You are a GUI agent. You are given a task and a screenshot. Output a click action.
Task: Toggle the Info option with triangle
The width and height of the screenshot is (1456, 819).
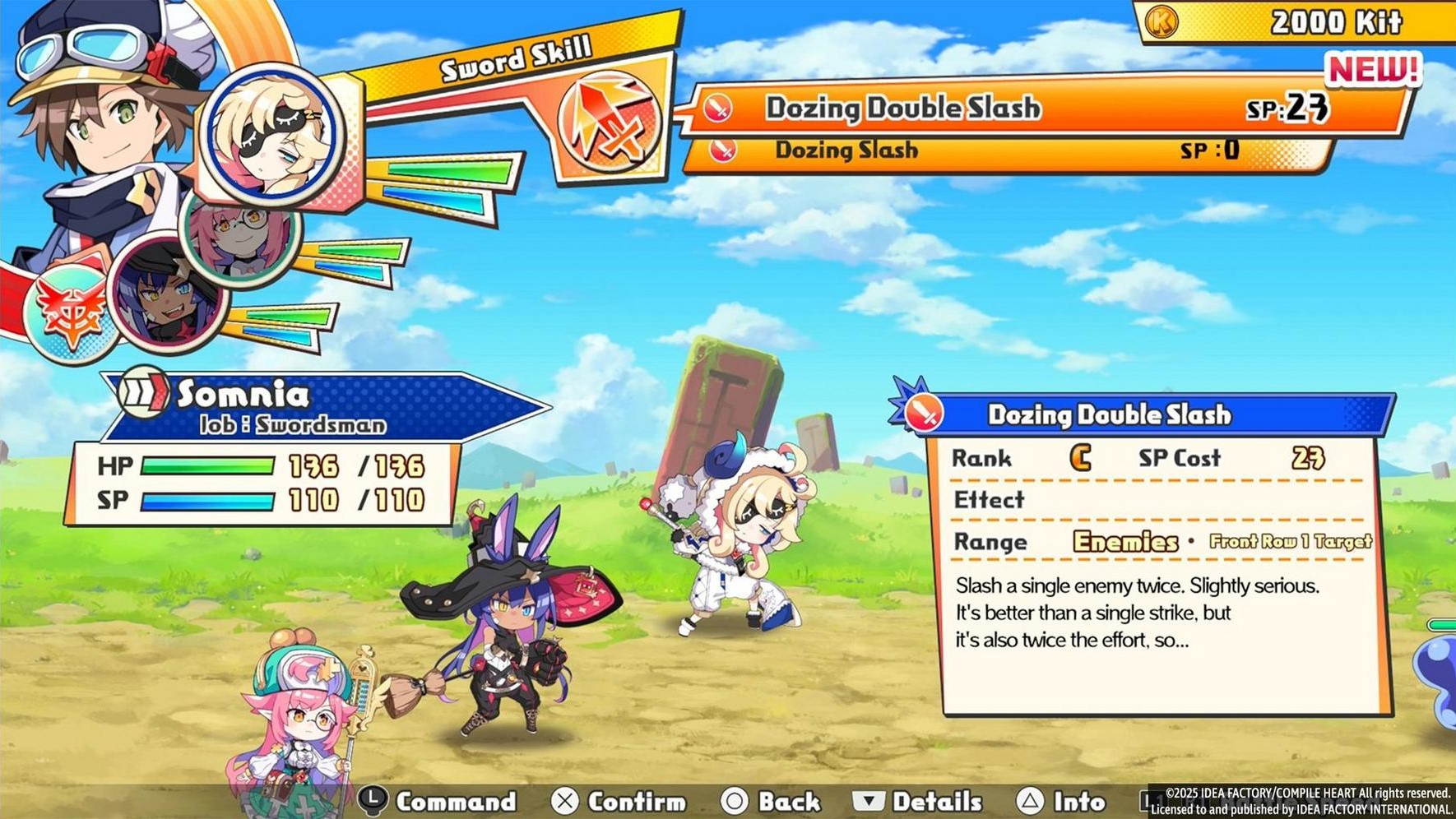pyautogui.click(x=1032, y=800)
